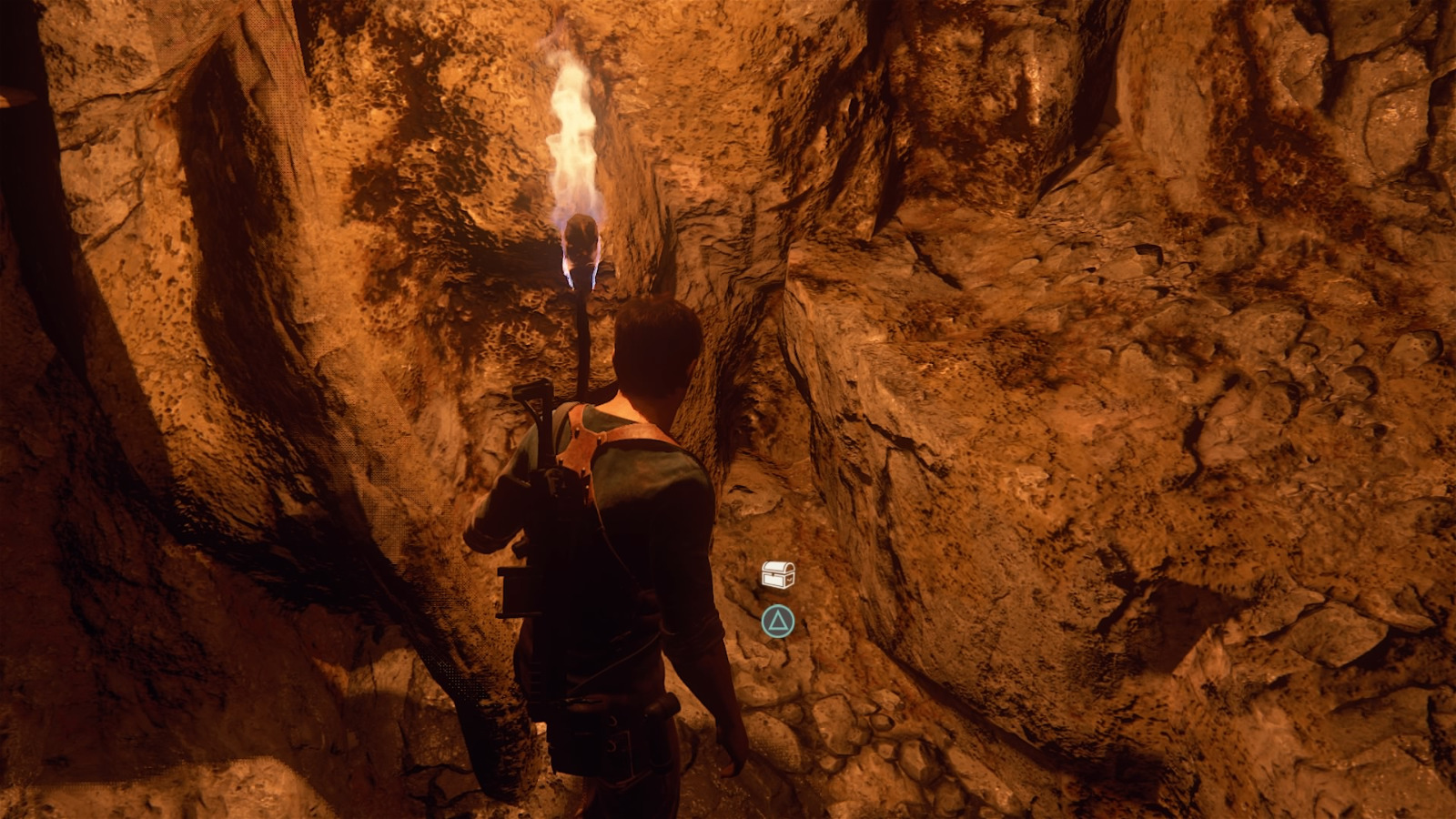1456x819 pixels.
Task: Click the chest keyhole detail in the icon
Action: click(773, 576)
